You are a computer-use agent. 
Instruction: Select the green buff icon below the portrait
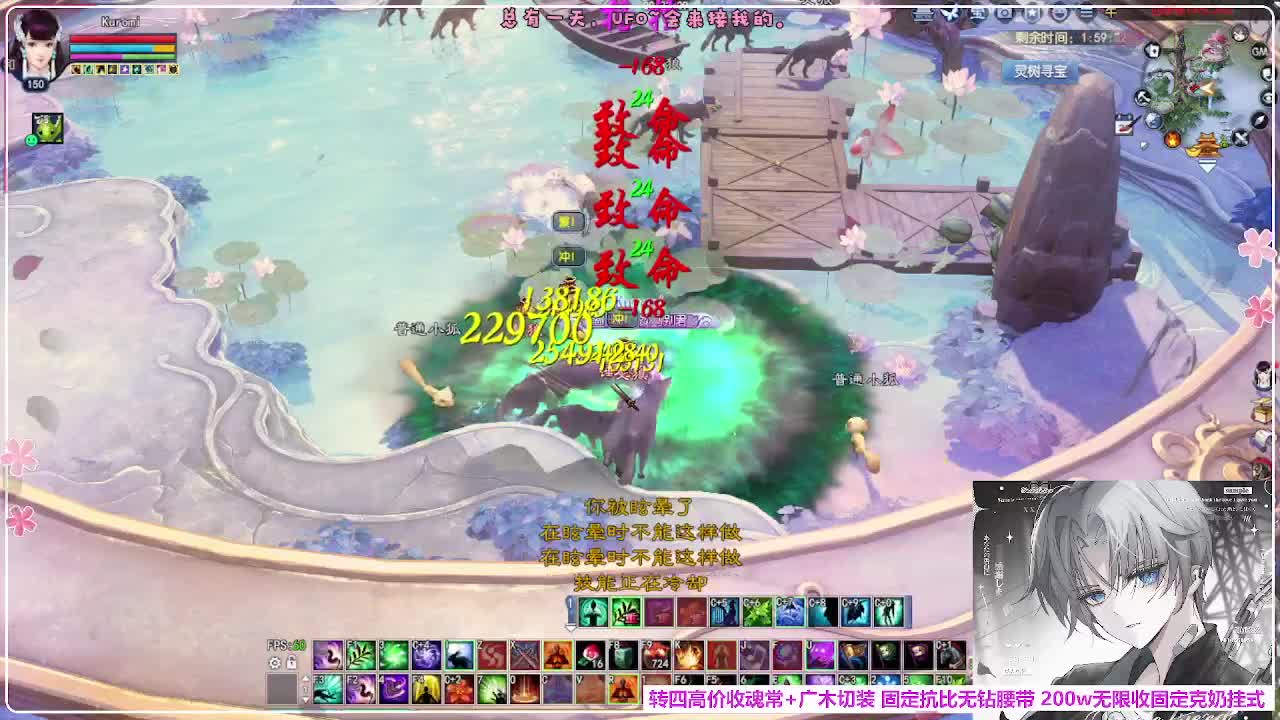46,128
